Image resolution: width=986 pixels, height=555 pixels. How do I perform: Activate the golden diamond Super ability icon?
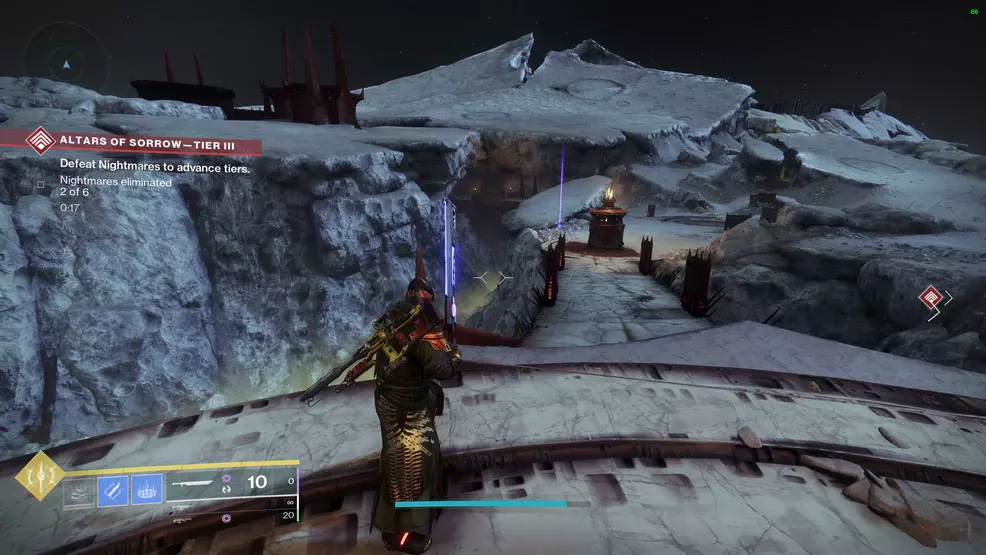tap(40, 474)
